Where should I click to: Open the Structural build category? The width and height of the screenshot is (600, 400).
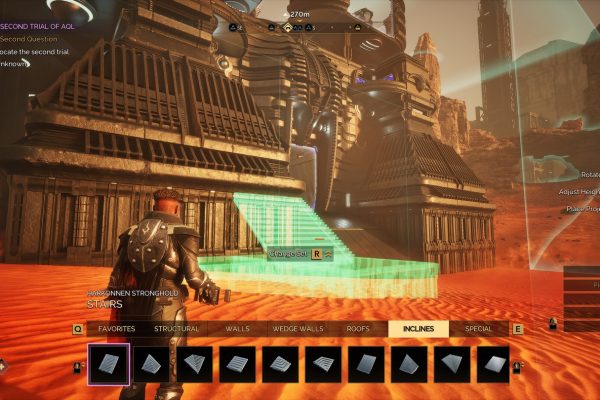coord(176,328)
